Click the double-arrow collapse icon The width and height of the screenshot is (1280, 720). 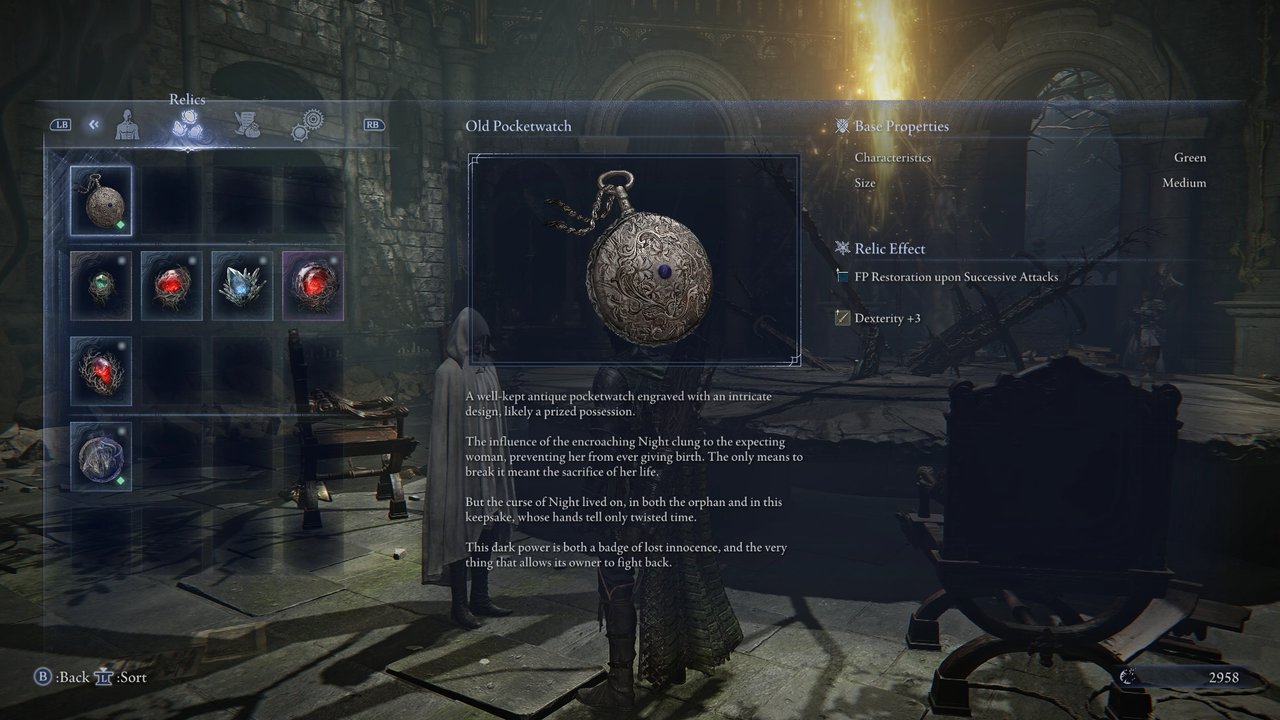point(93,125)
